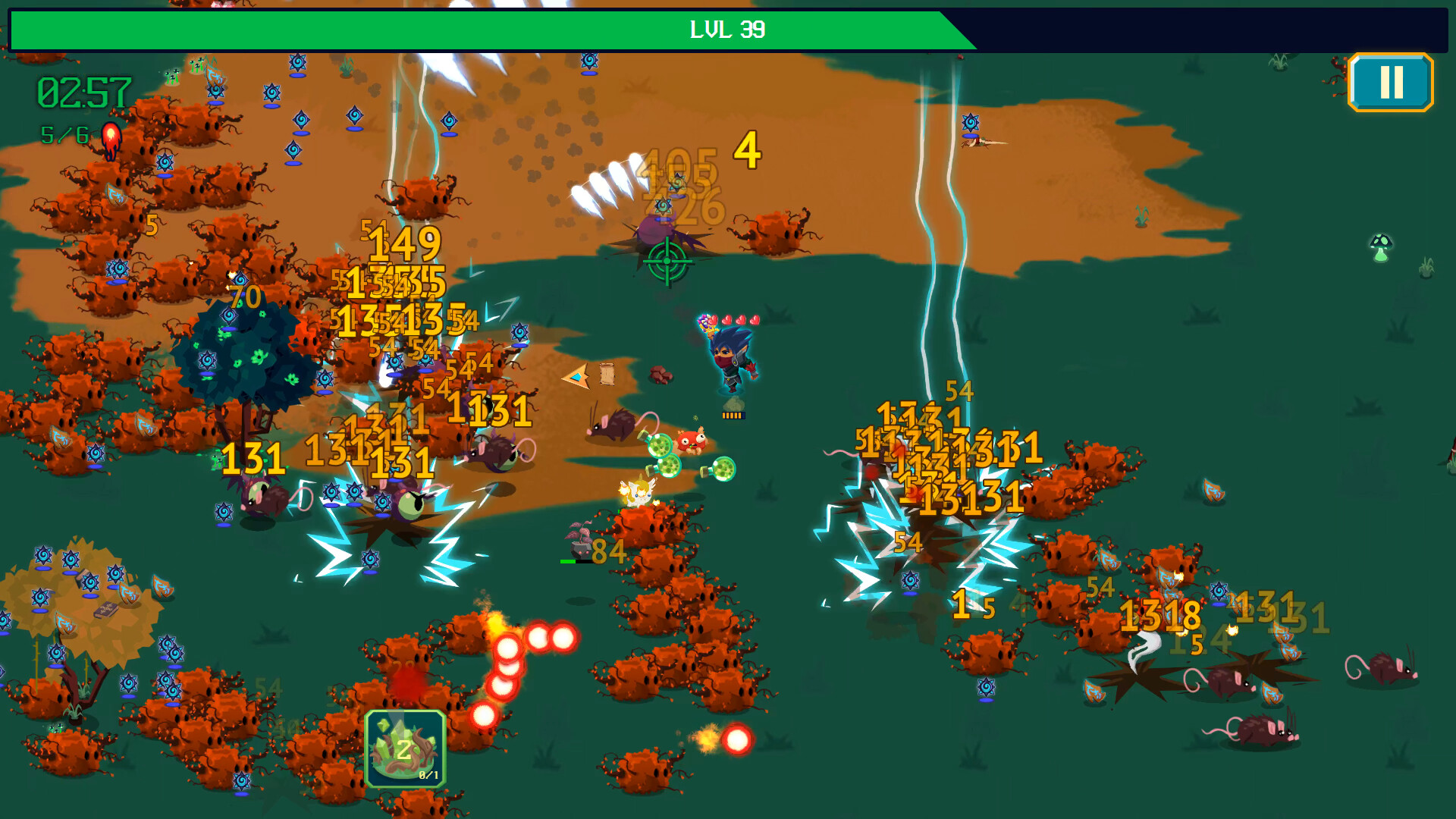
Task: Click the 0/1 counter on the ability icon
Action: [429, 776]
